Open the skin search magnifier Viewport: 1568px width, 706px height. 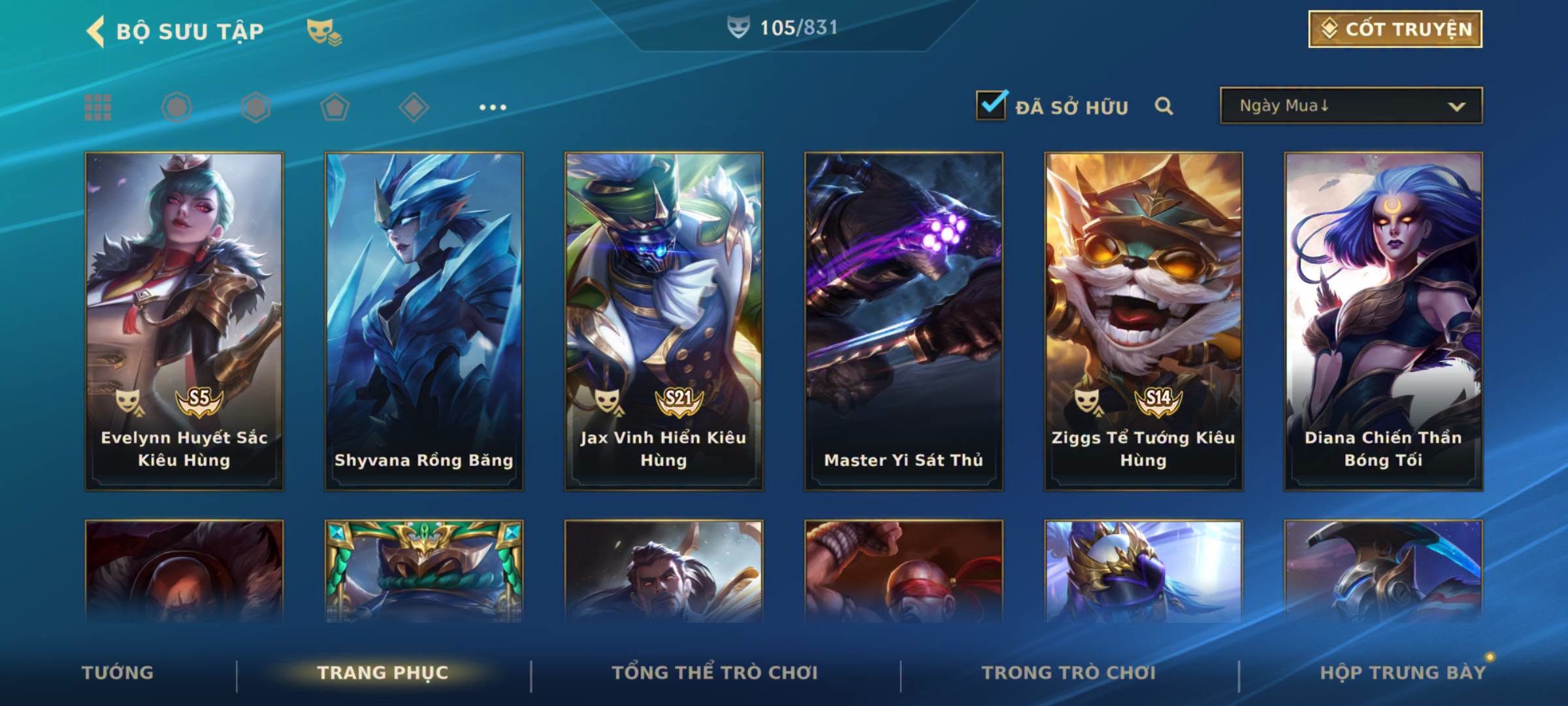[x=1164, y=106]
